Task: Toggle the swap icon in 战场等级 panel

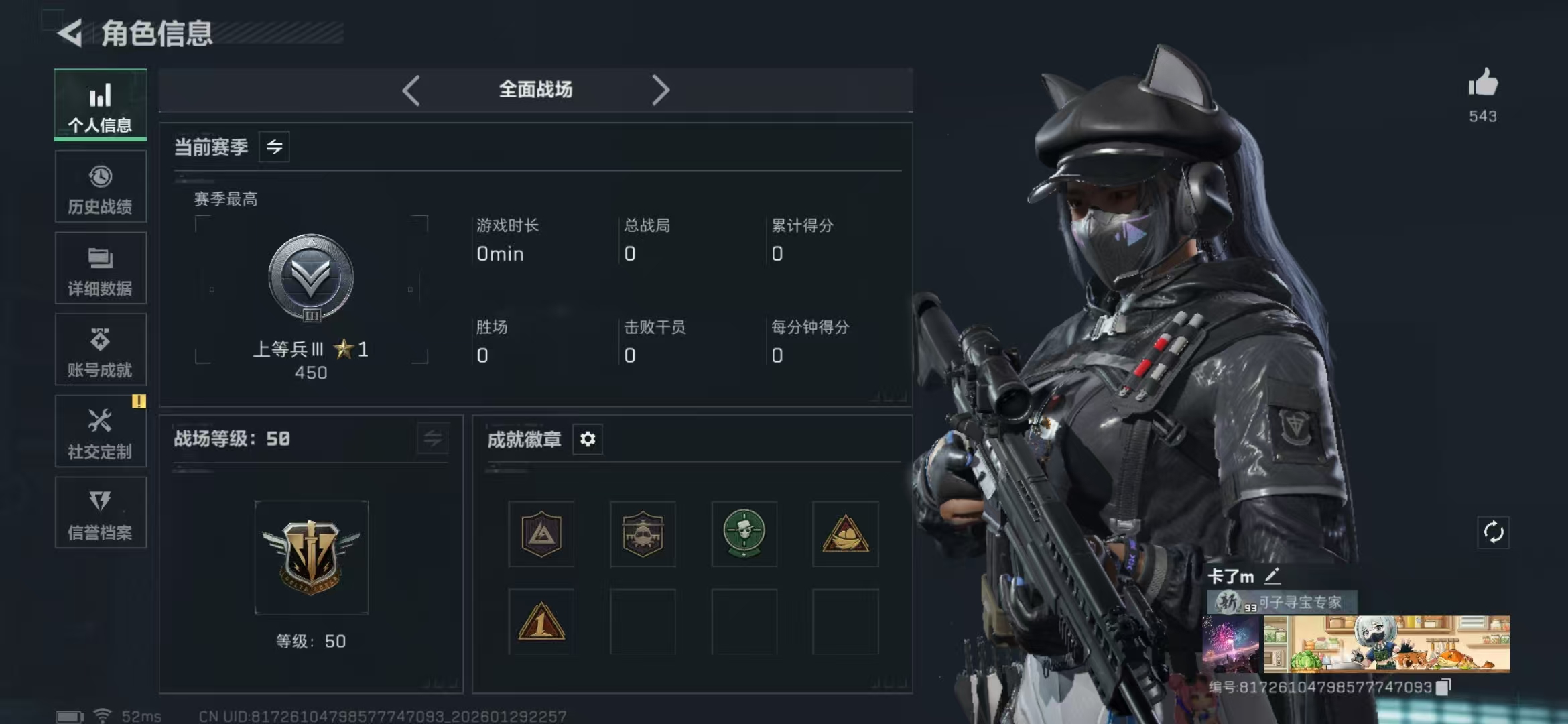Action: (432, 440)
